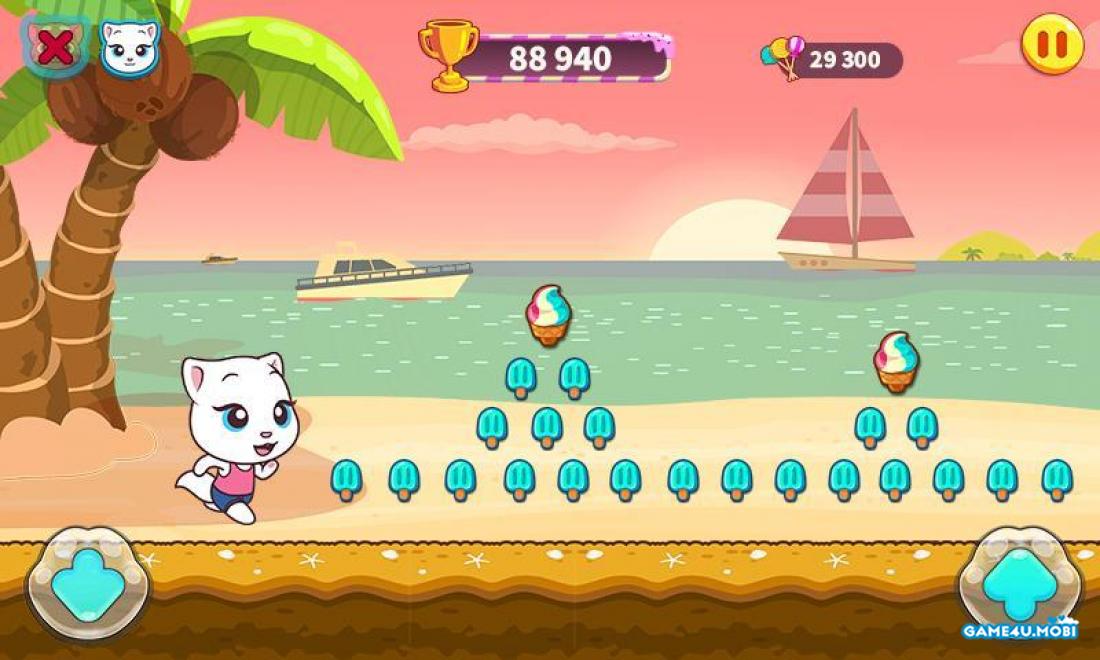Image resolution: width=1100 pixels, height=660 pixels.
Task: Tap the down arrow slide button
Action: (88, 583)
